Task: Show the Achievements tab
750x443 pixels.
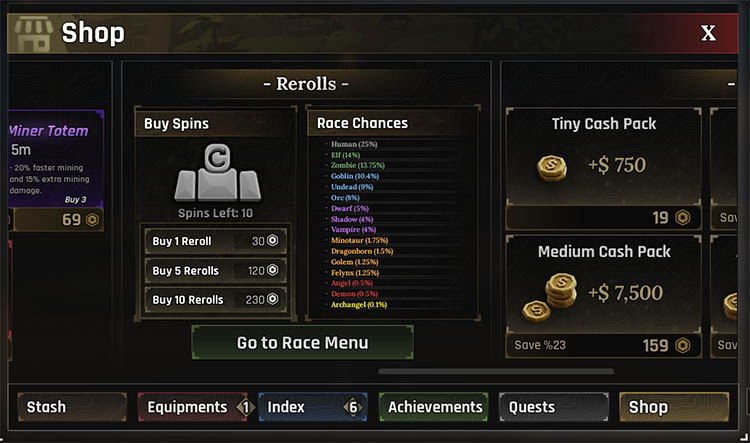Action: click(x=434, y=407)
